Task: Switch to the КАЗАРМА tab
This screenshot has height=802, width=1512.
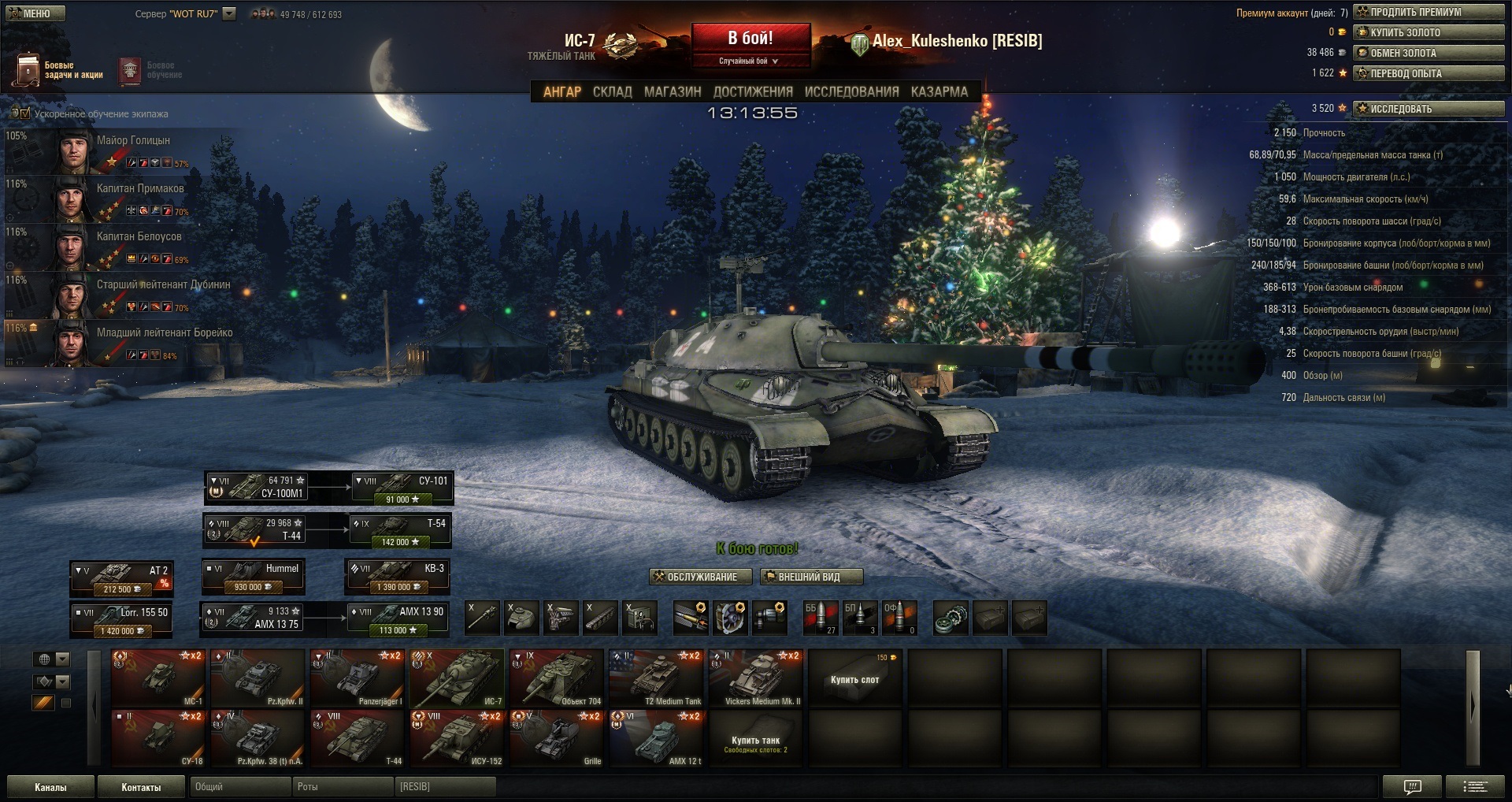Action: click(x=939, y=92)
